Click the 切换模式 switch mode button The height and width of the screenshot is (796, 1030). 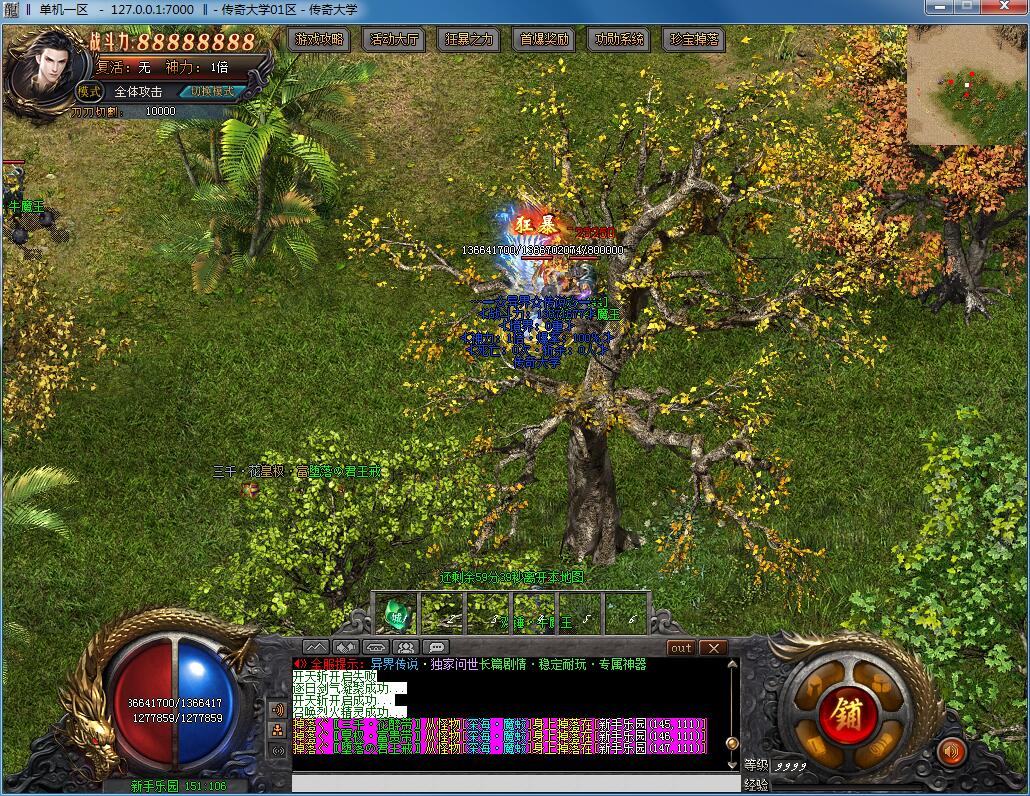(x=212, y=91)
